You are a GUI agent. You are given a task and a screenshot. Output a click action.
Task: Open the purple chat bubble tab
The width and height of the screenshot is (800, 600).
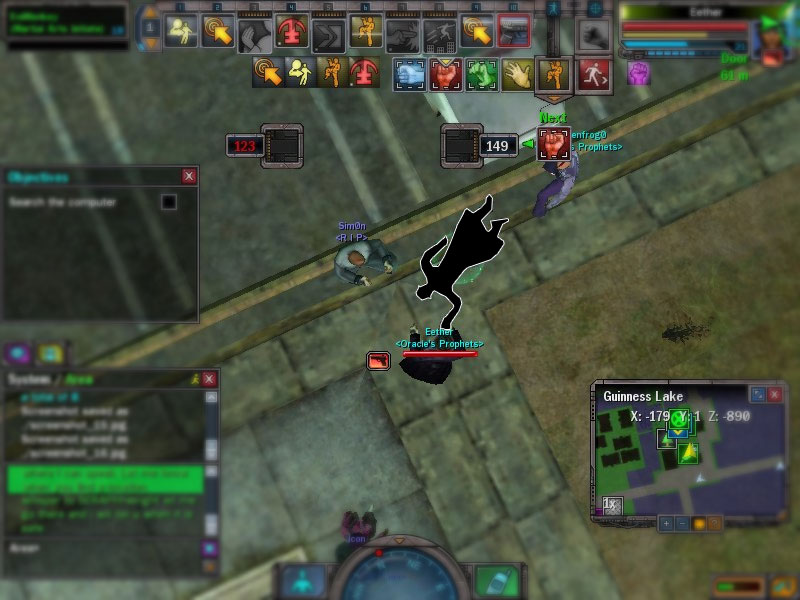coord(17,353)
